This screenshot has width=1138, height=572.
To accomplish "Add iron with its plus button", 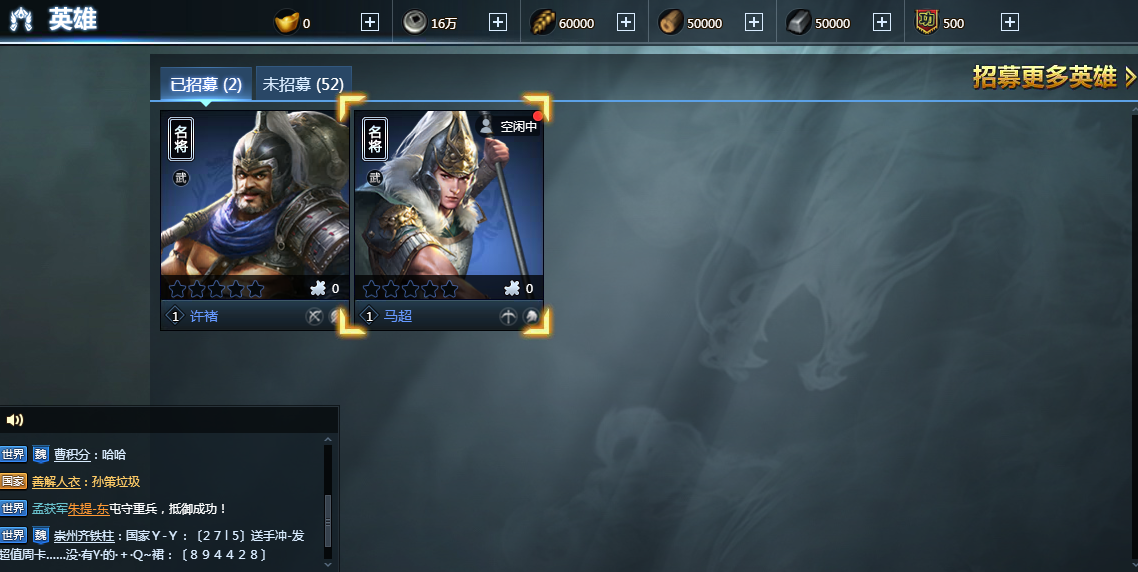I will coord(882,22).
